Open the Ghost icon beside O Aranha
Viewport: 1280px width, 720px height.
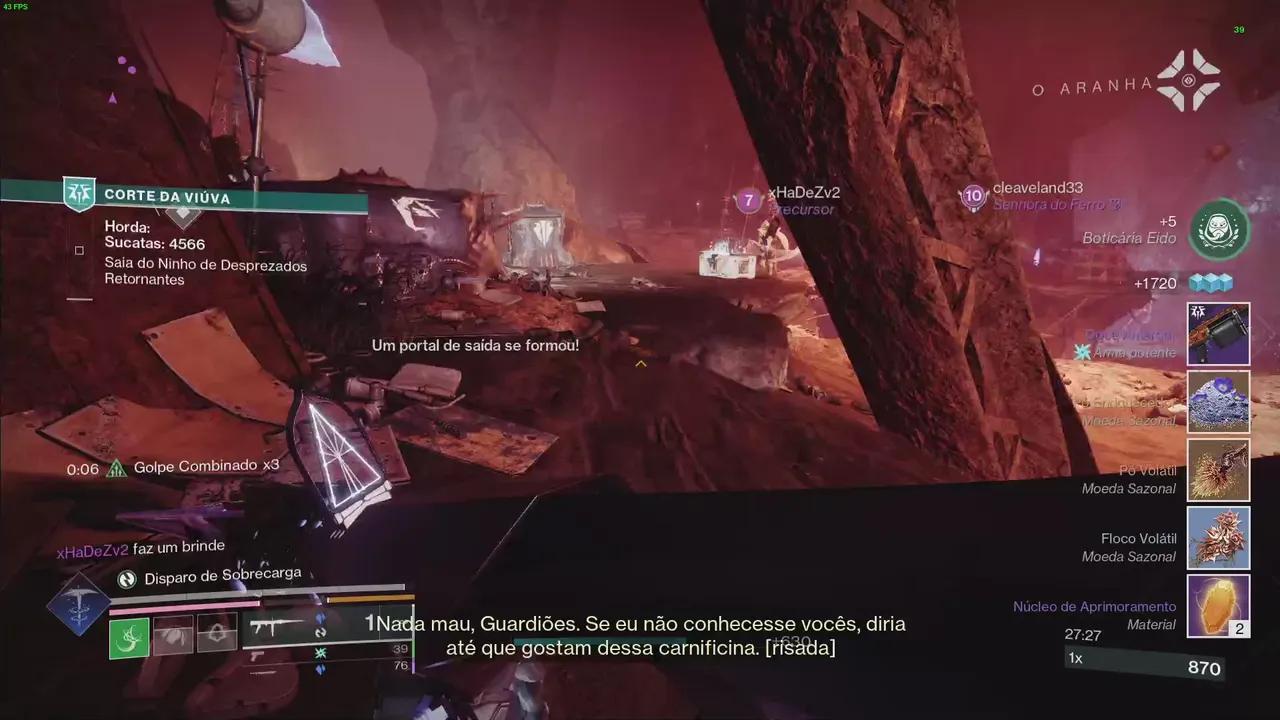pyautogui.click(x=1188, y=81)
